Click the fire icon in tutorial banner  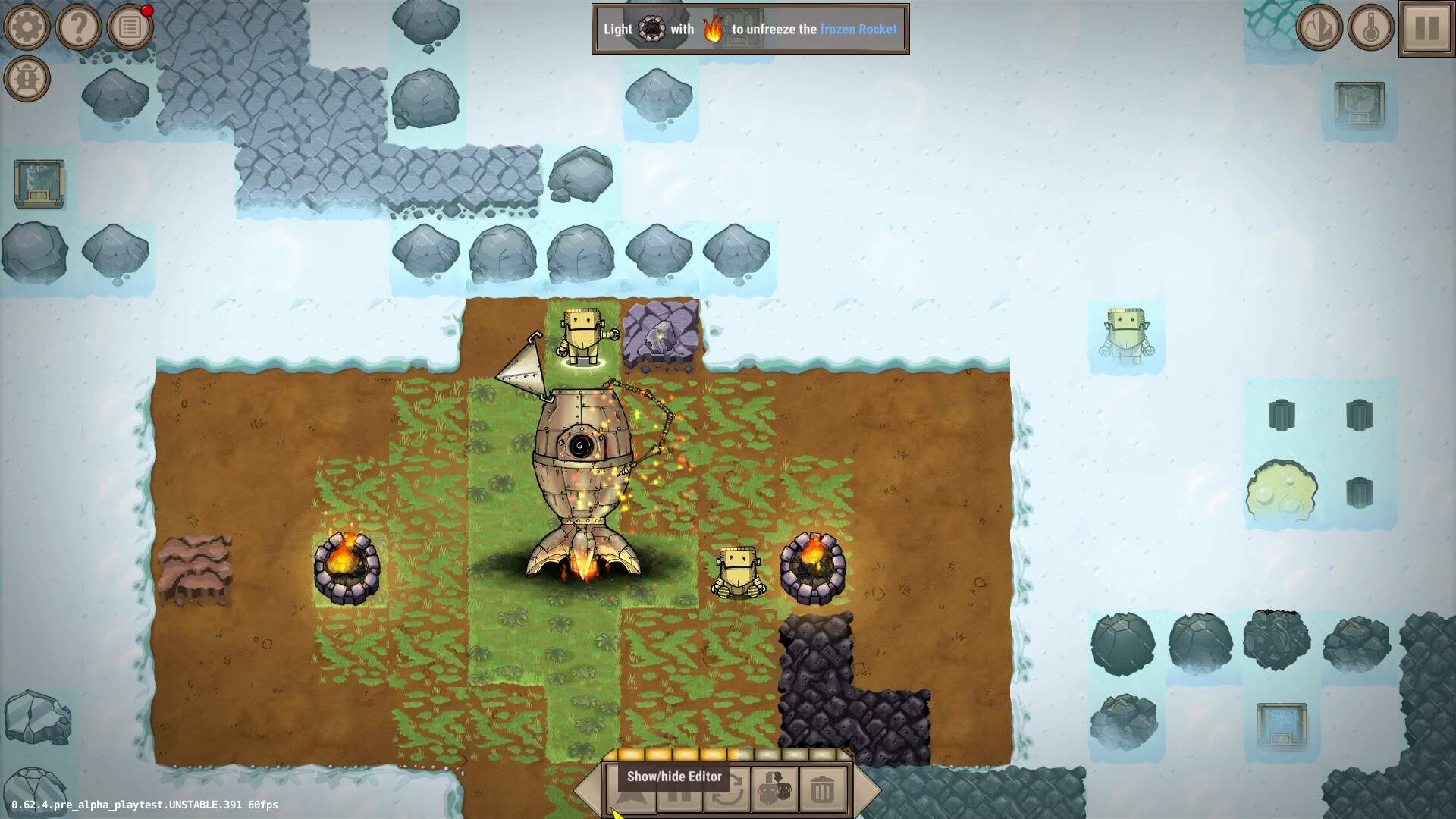[713, 29]
